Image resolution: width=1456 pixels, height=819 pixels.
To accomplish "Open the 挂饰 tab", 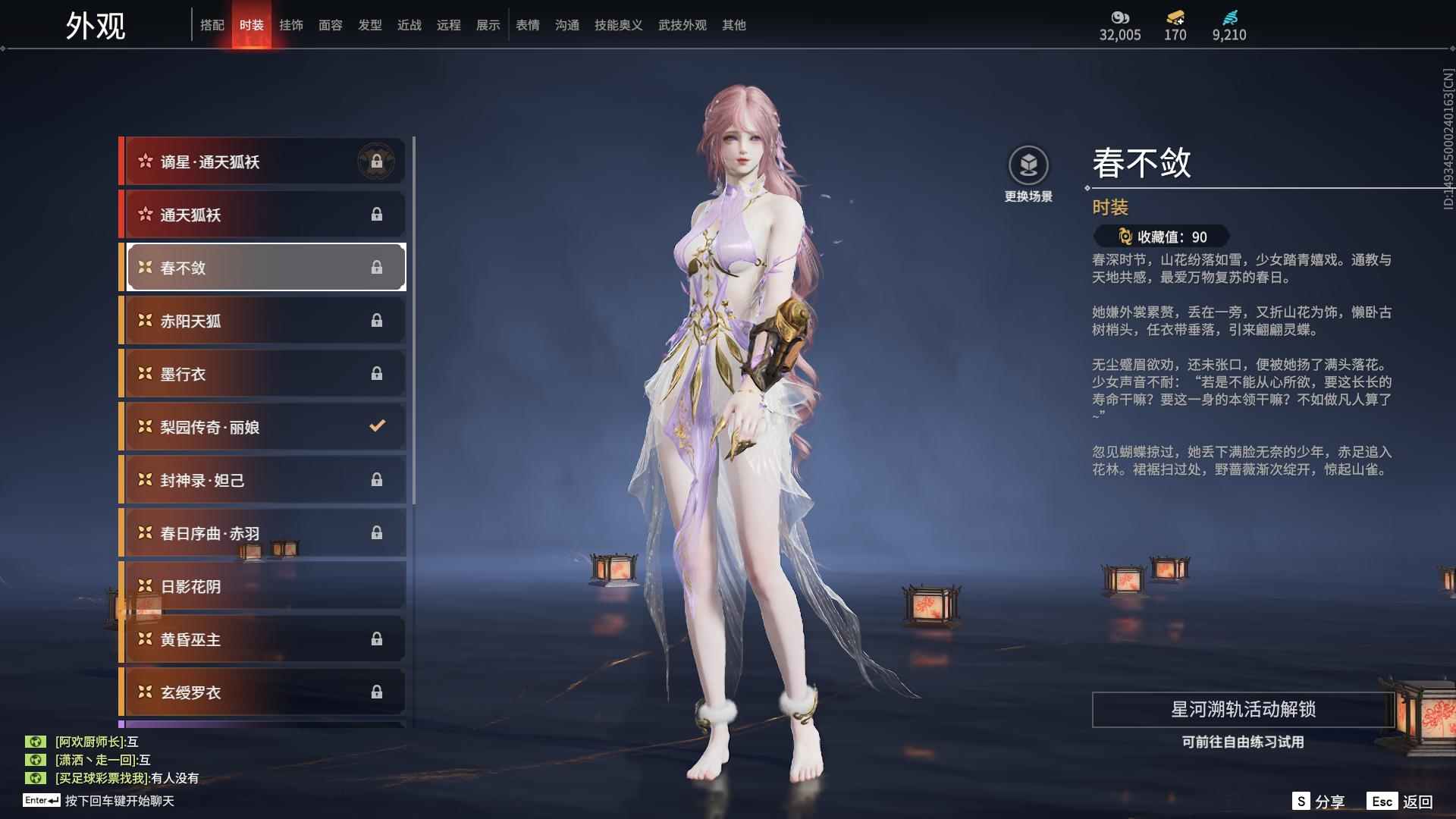I will pyautogui.click(x=291, y=25).
